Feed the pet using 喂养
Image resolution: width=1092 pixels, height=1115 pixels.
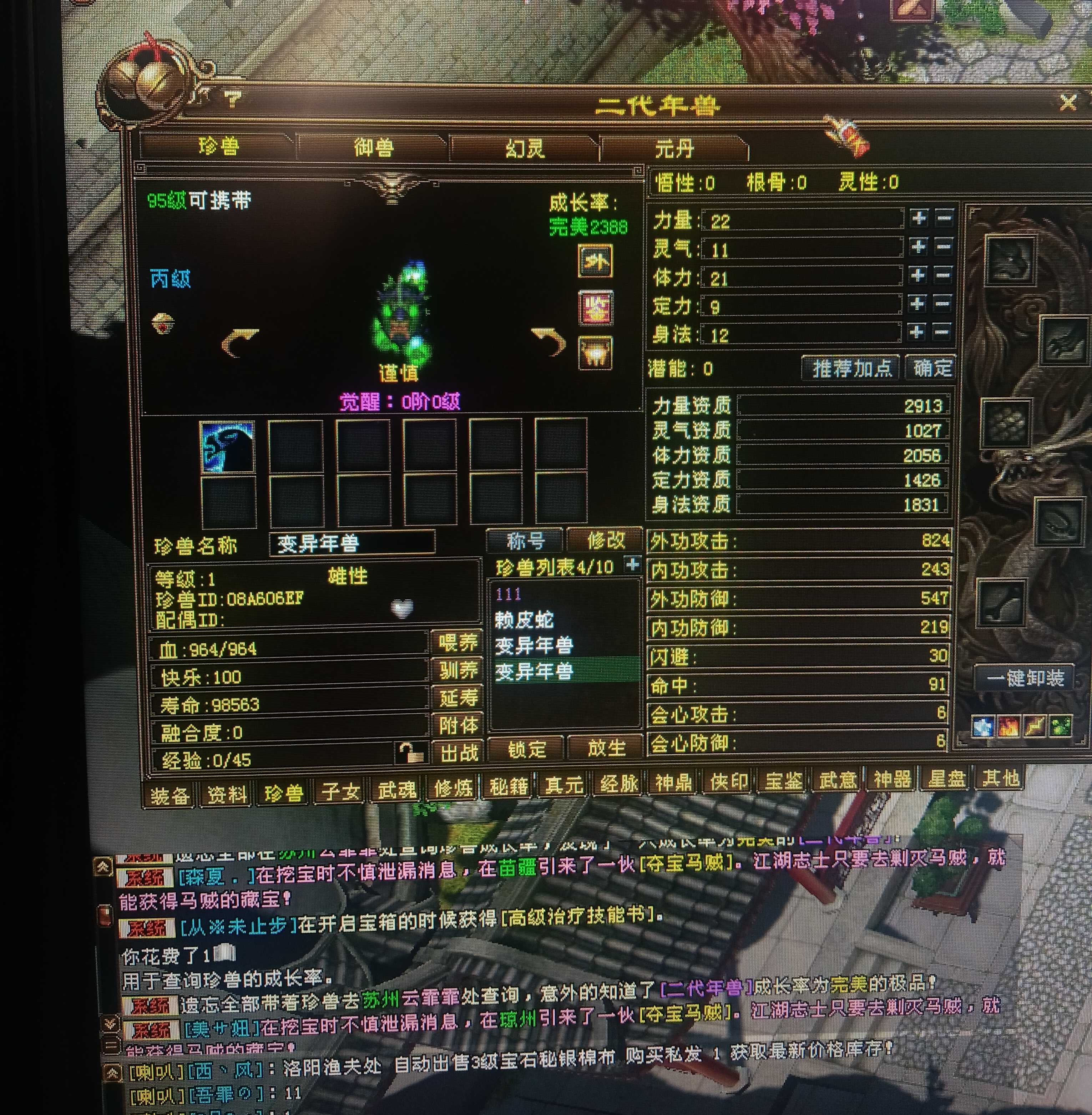[x=457, y=642]
